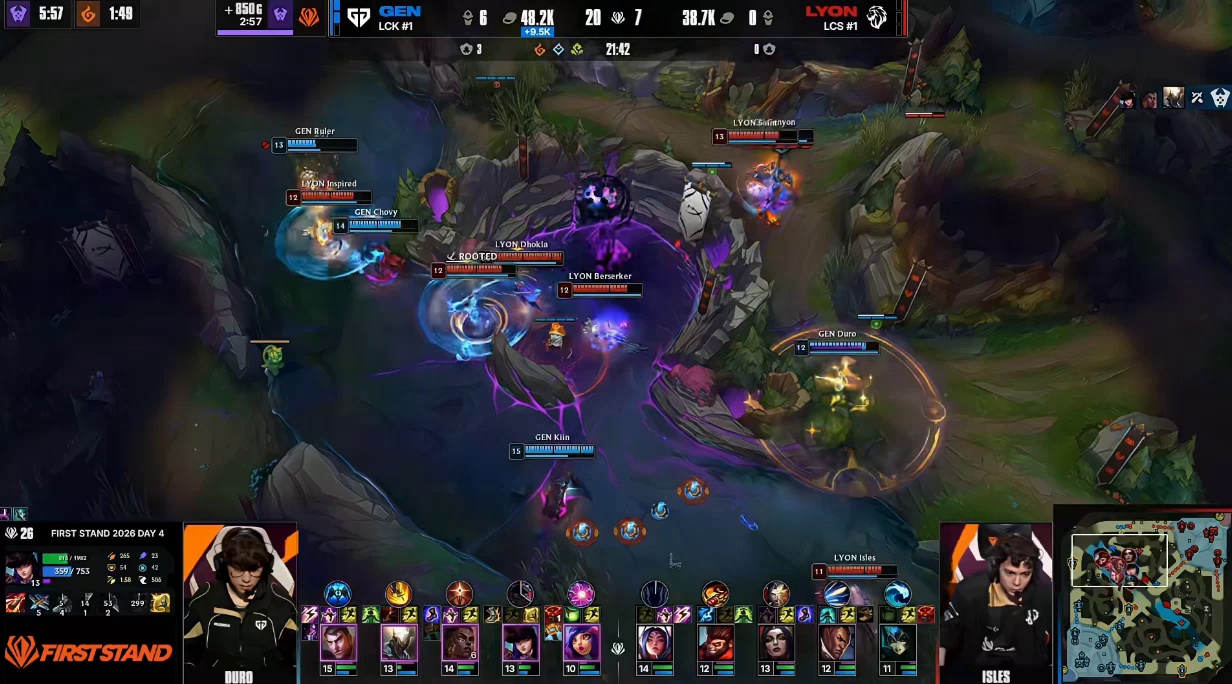The height and width of the screenshot is (684, 1232).
Task: Click the minimap in the corner
Action: [x=1143, y=595]
